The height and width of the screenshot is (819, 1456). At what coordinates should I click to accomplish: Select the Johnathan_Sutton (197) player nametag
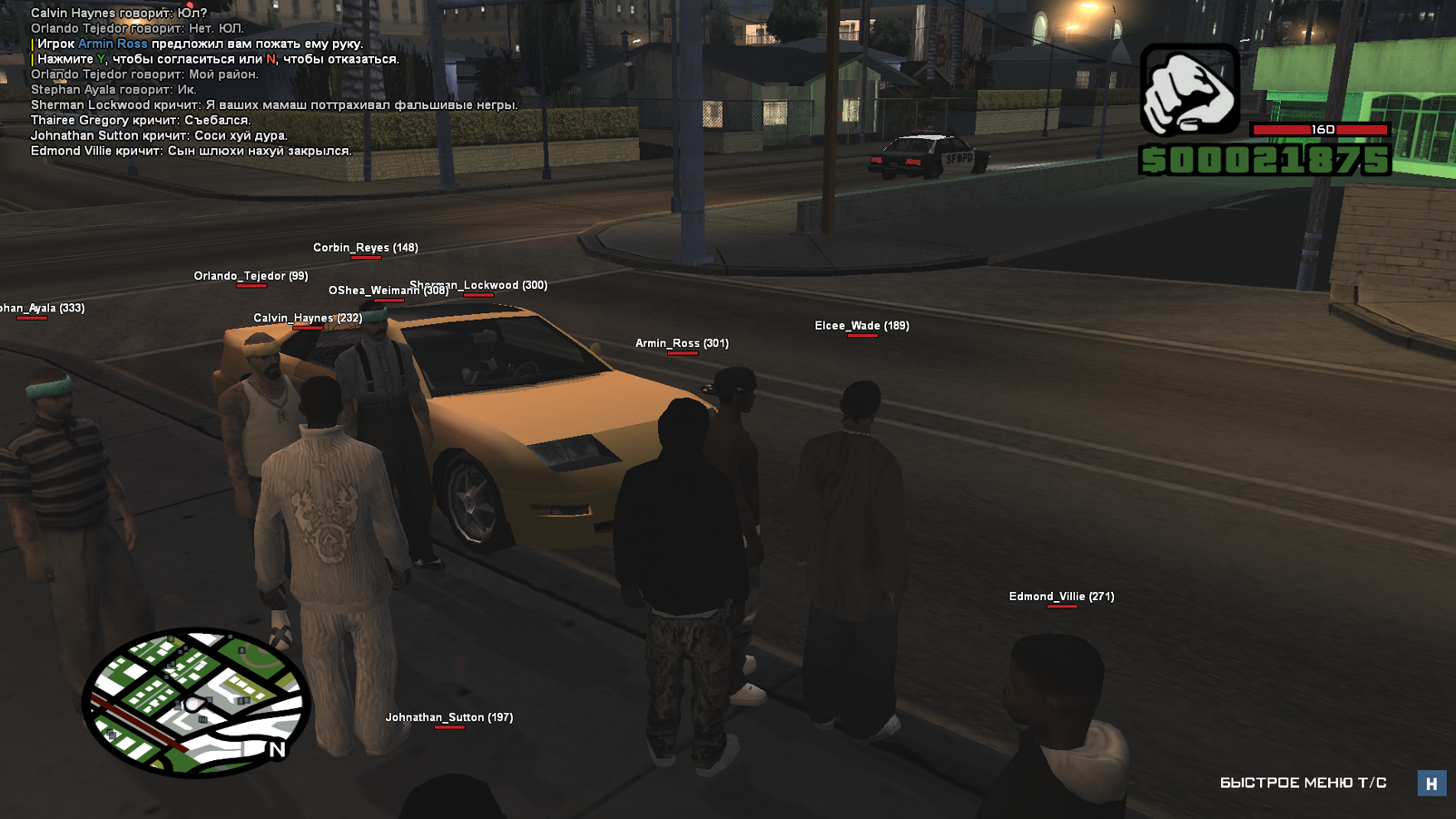(x=449, y=717)
